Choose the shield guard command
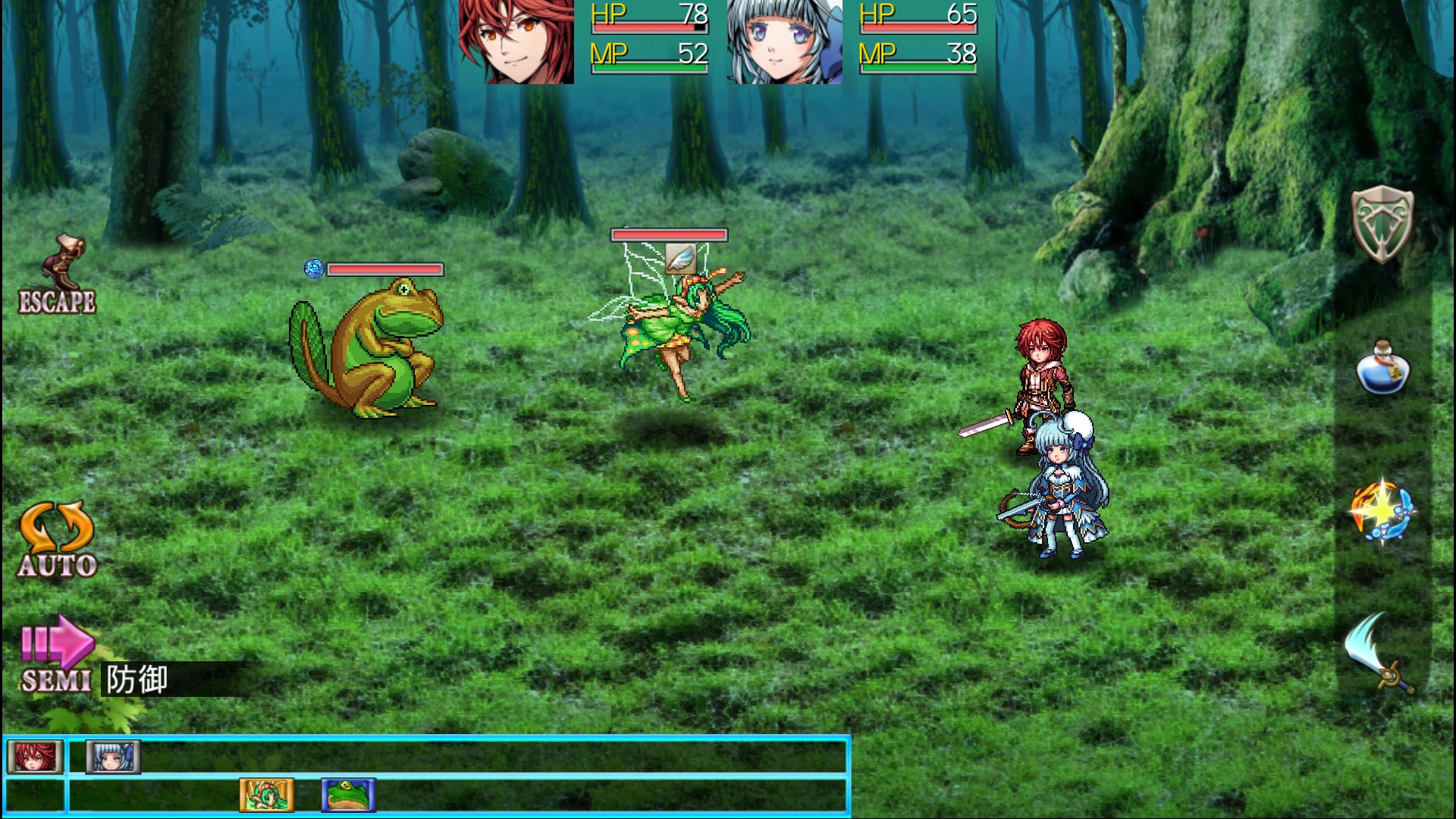Viewport: 1456px width, 819px height. coord(1382,224)
